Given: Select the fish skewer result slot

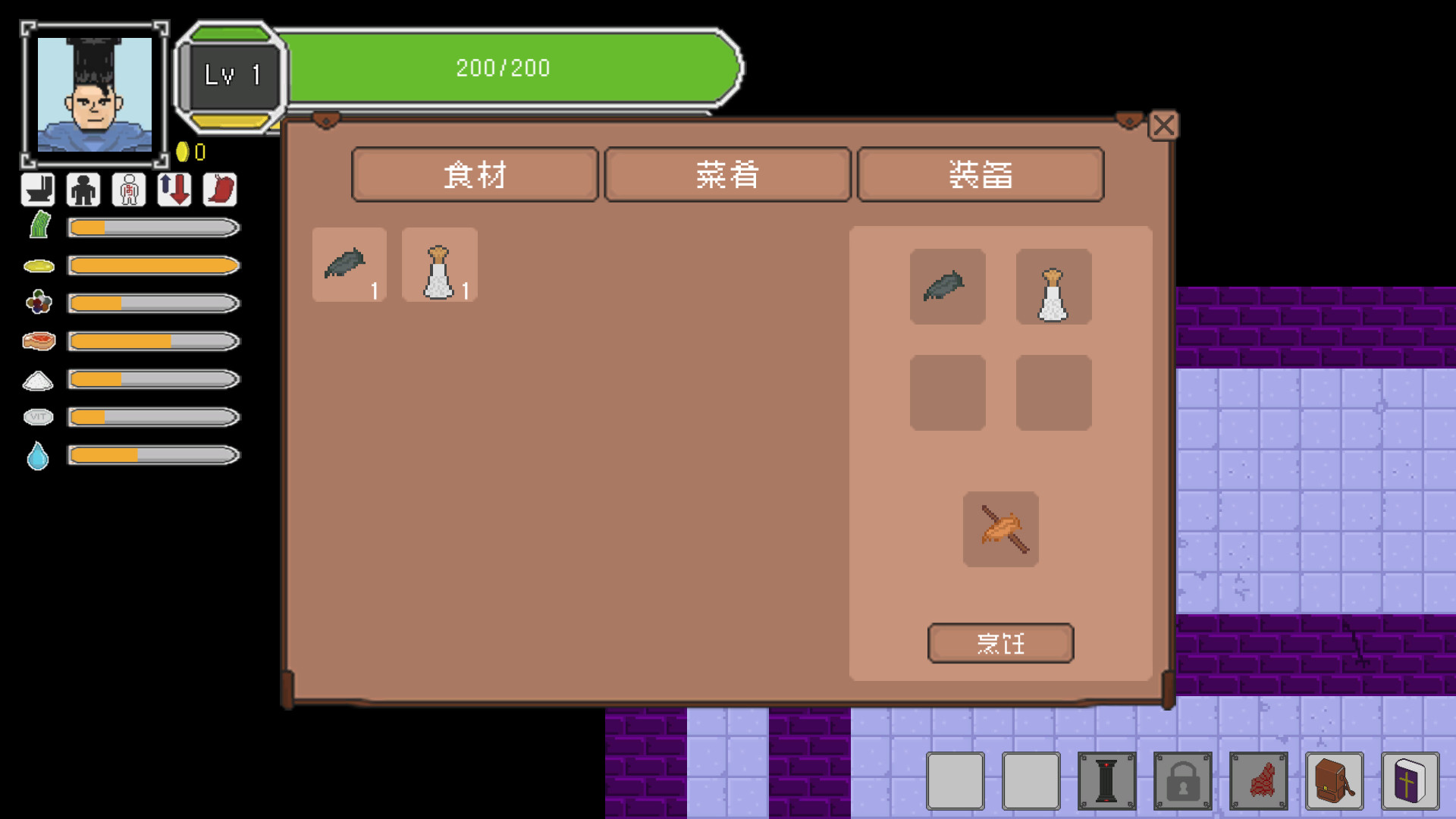Looking at the screenshot, I should pos(1000,529).
